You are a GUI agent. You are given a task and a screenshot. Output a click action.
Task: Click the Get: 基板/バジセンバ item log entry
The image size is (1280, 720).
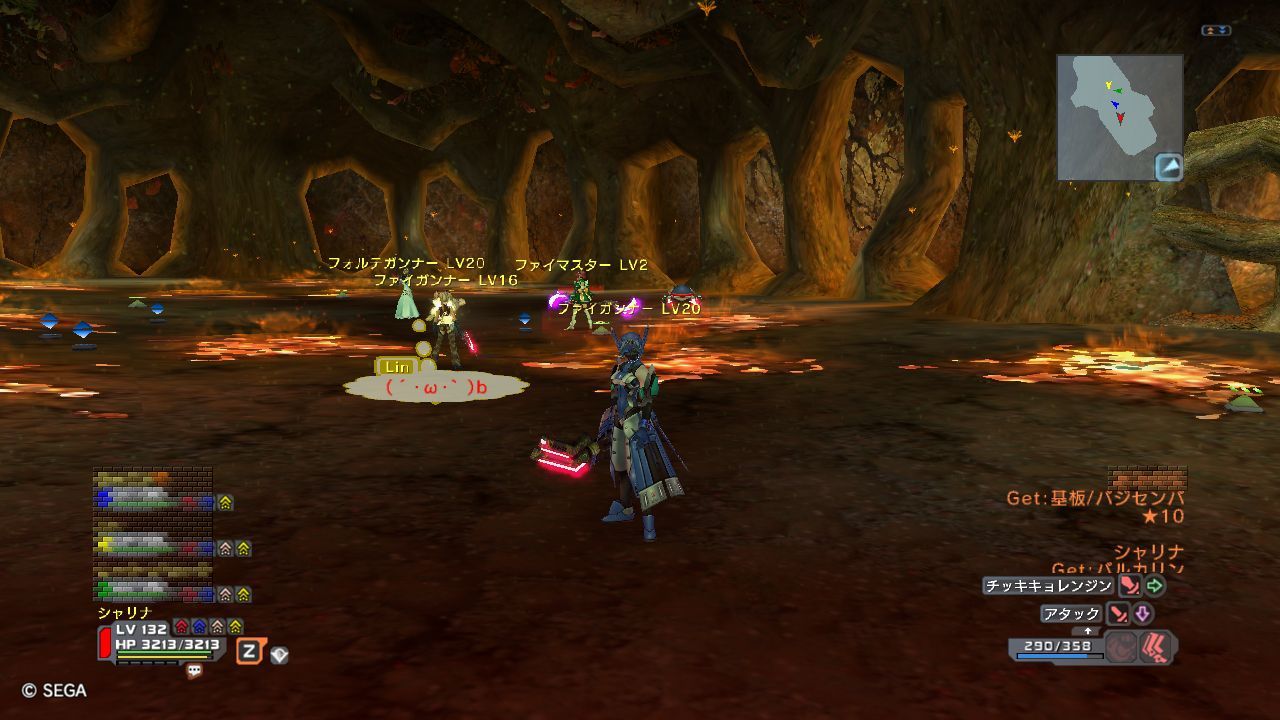(1095, 498)
